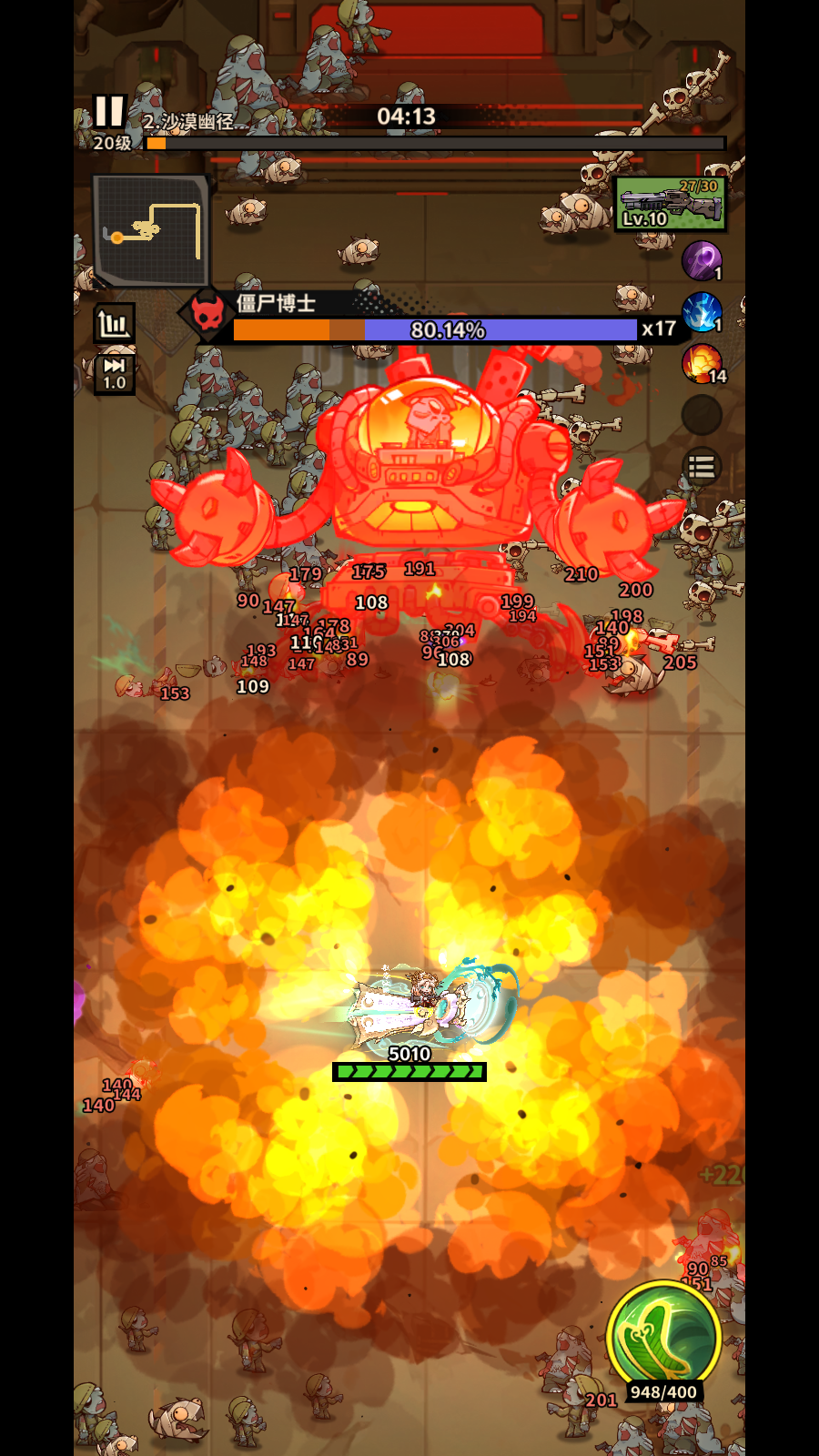This screenshot has height=1456, width=819.
Task: Toggle the 1.0 game speed button
Action: [x=115, y=374]
